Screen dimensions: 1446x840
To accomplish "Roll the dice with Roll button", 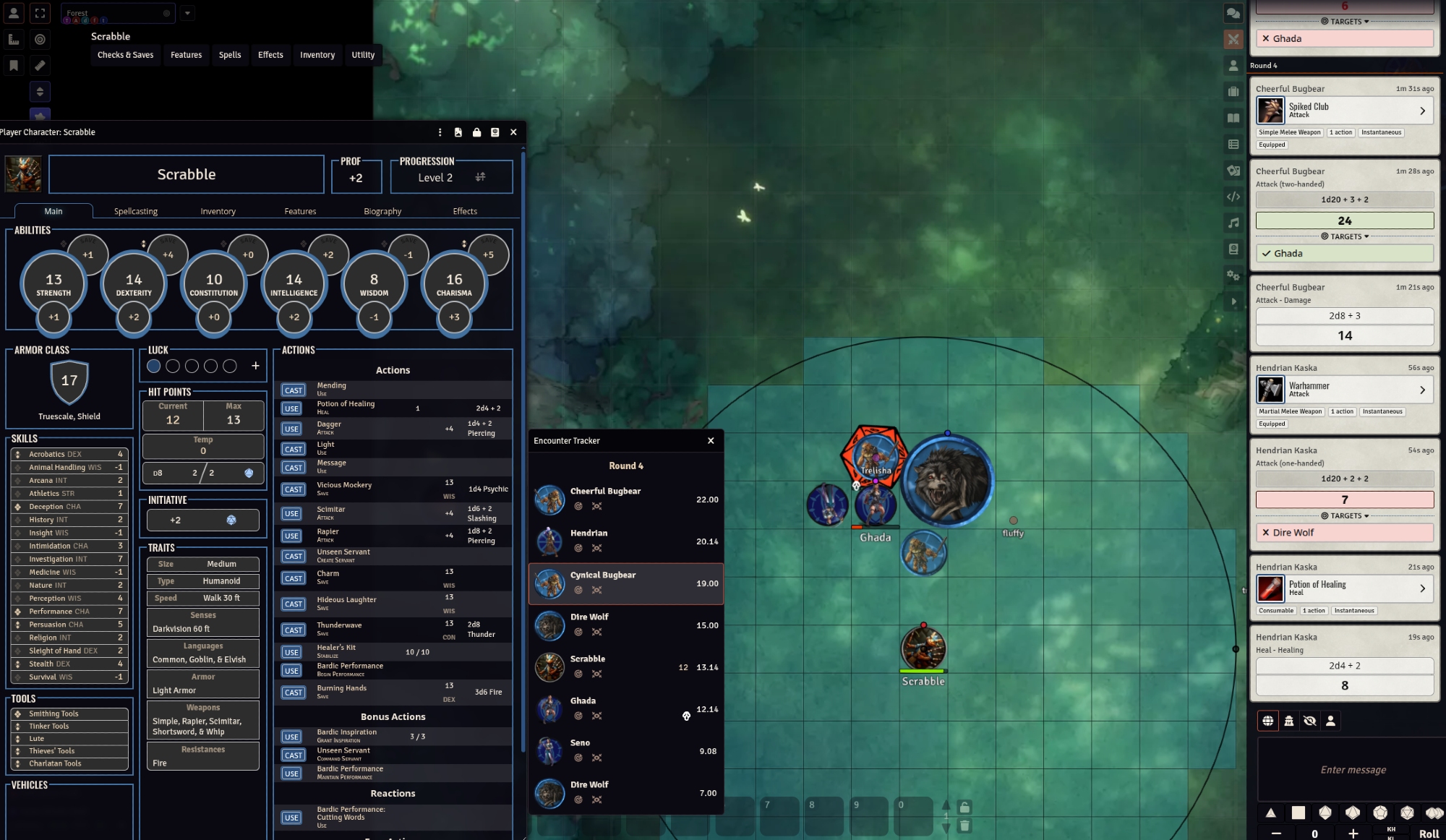I will [x=1428, y=833].
